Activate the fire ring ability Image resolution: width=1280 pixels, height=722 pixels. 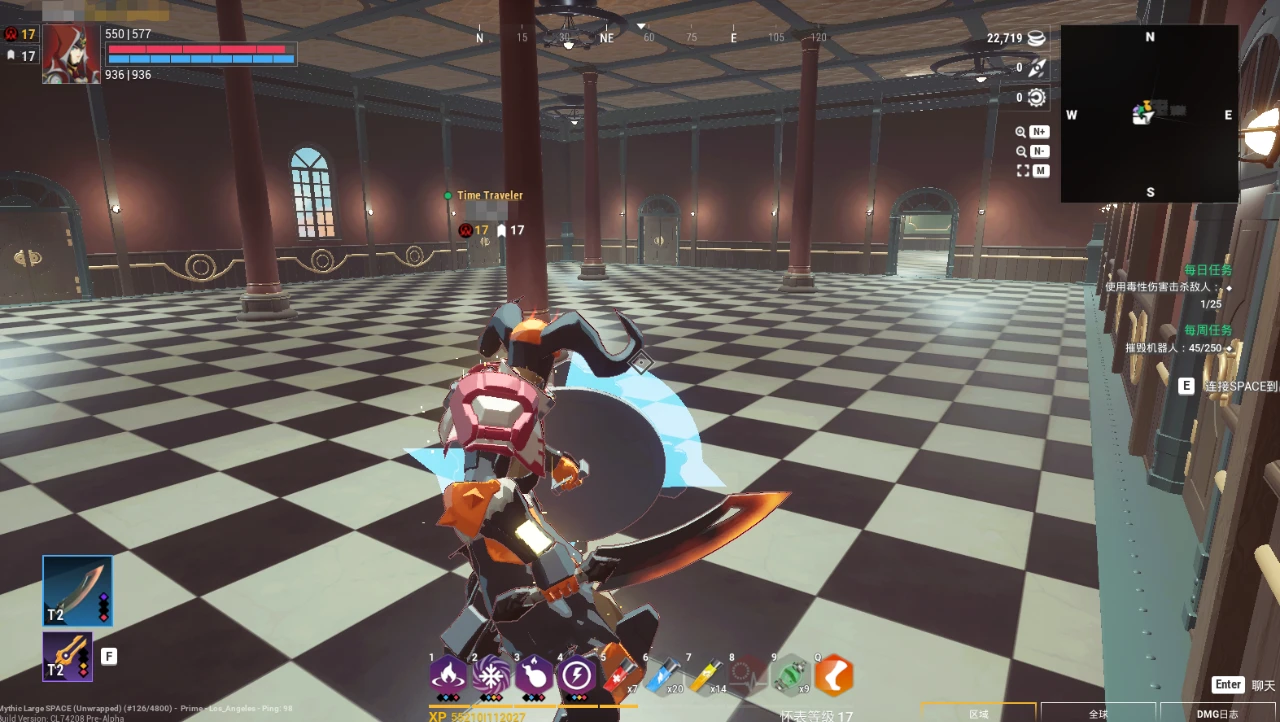click(x=449, y=676)
